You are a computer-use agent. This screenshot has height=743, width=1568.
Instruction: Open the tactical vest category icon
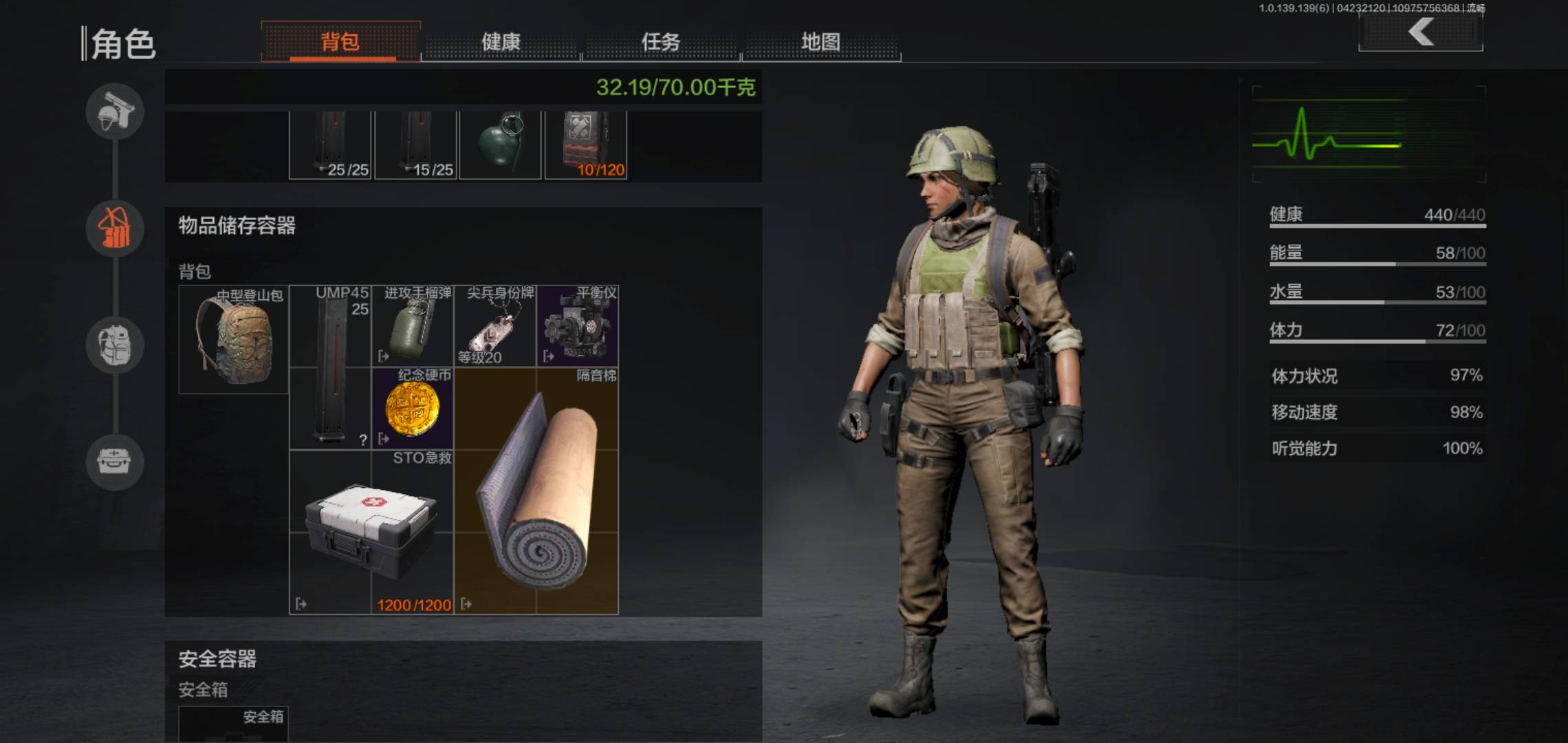115,228
